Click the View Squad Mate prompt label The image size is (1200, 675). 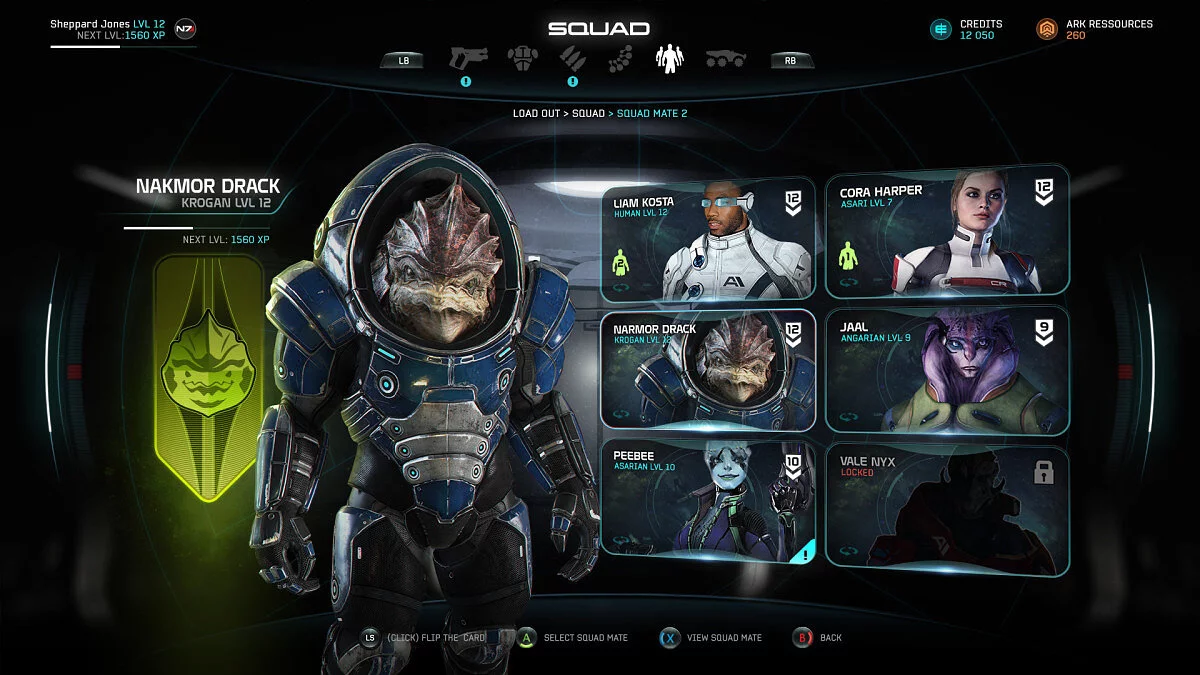click(x=724, y=638)
